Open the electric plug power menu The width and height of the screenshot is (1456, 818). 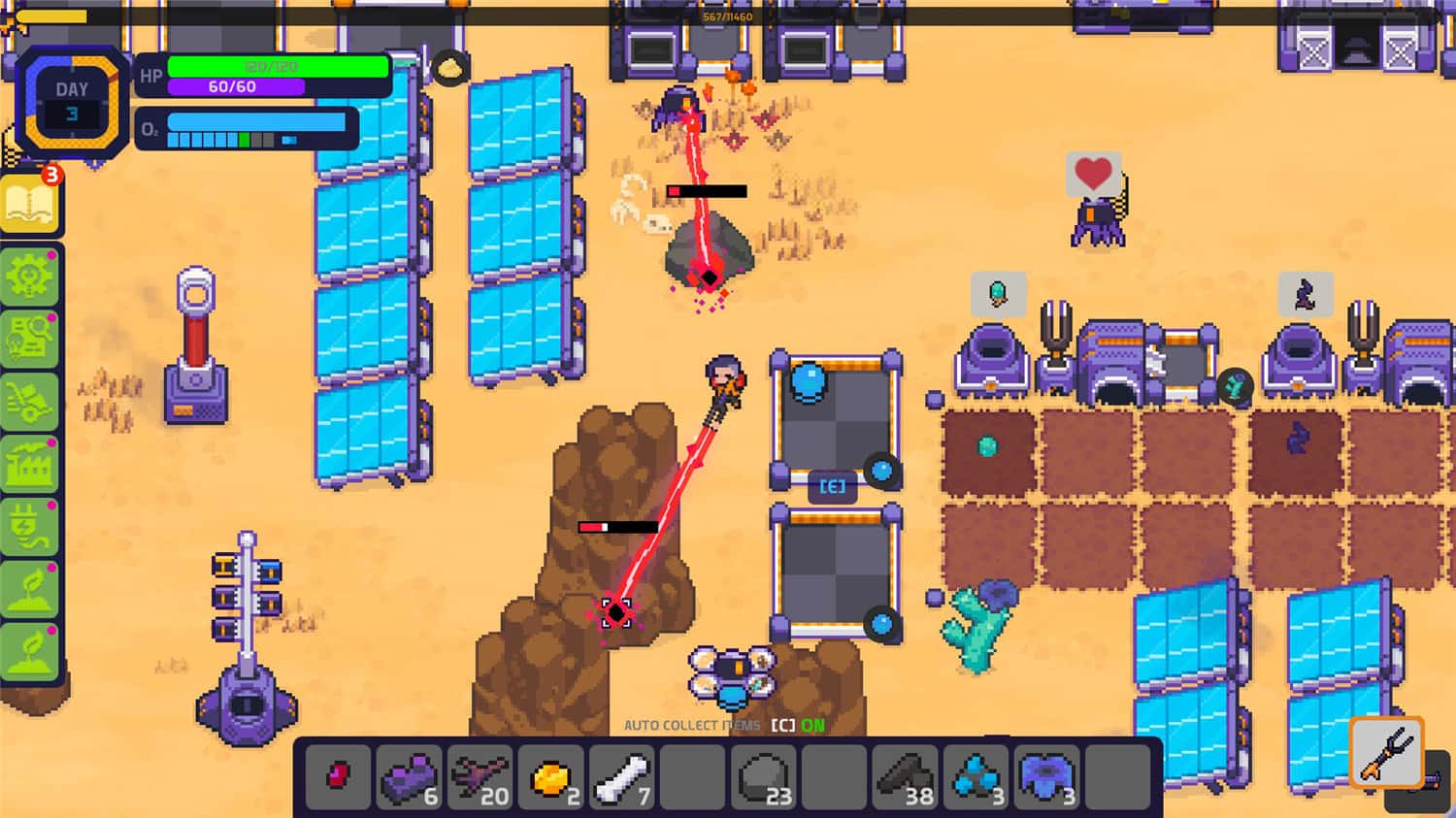(x=29, y=529)
